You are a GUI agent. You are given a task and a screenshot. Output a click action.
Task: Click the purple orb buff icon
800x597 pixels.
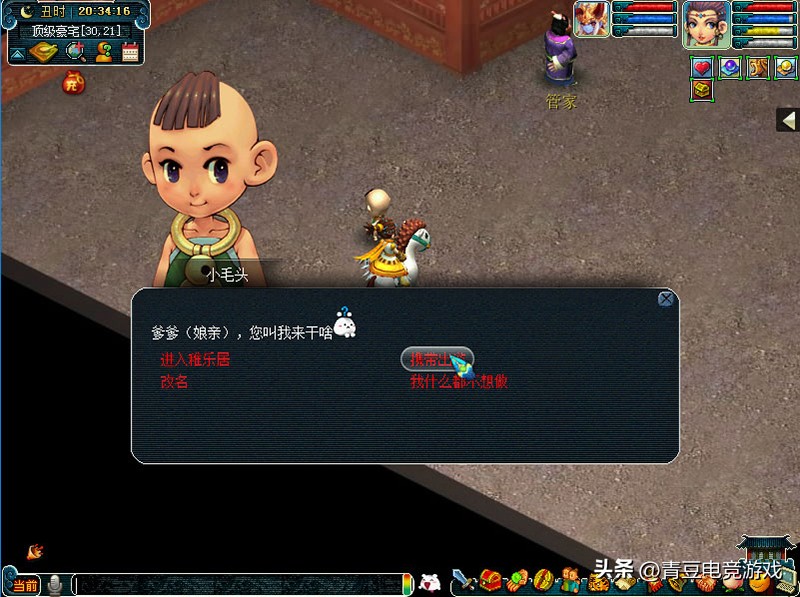730,67
